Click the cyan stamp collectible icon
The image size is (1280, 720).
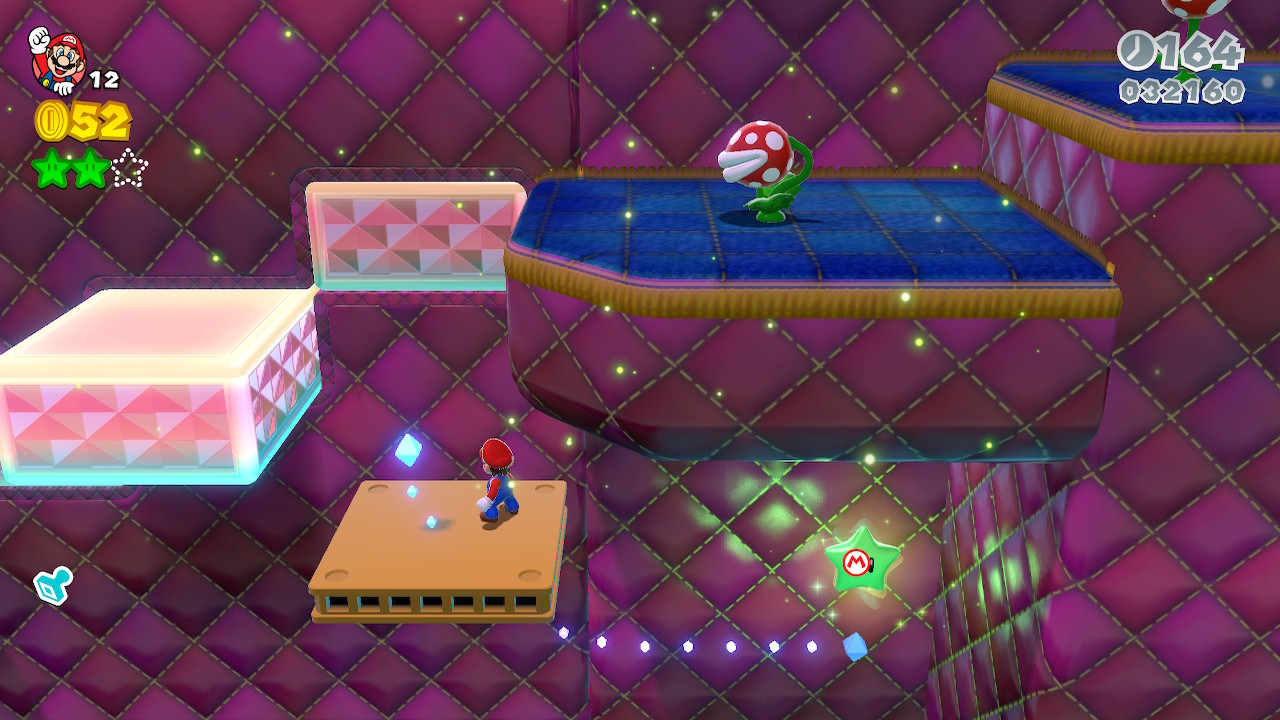click(x=51, y=585)
